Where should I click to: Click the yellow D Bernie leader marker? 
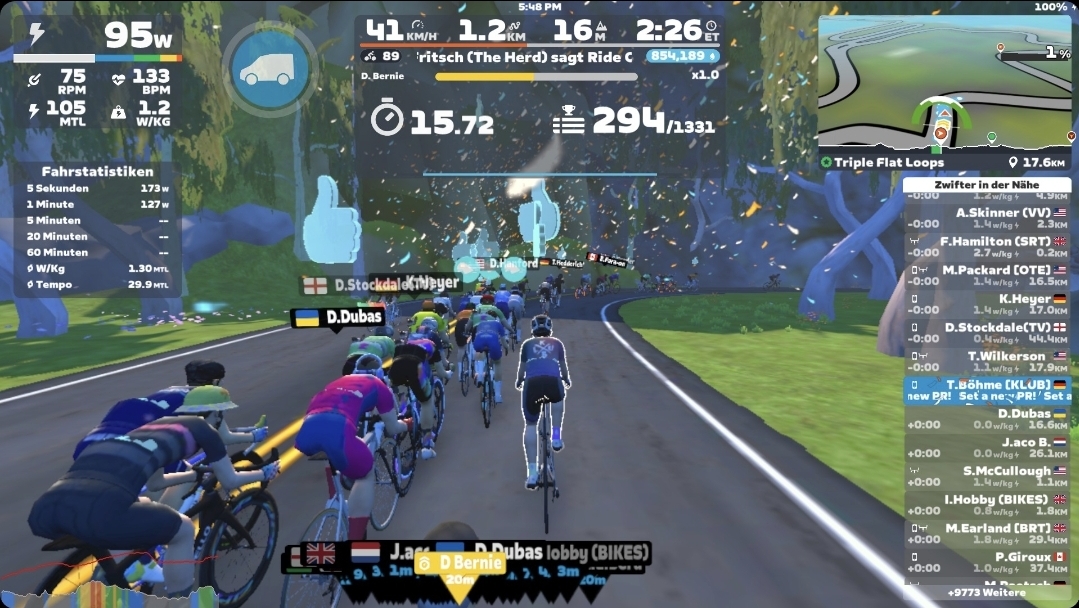pyautogui.click(x=460, y=564)
